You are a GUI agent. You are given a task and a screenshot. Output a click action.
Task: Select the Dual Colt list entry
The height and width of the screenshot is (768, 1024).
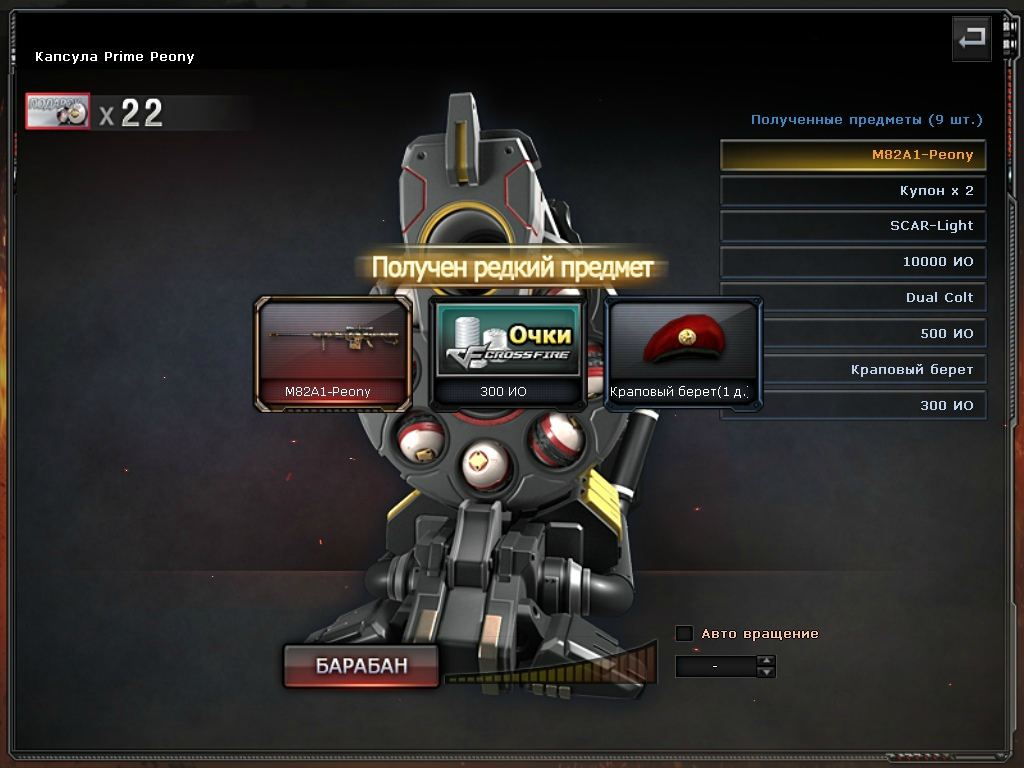pos(853,298)
